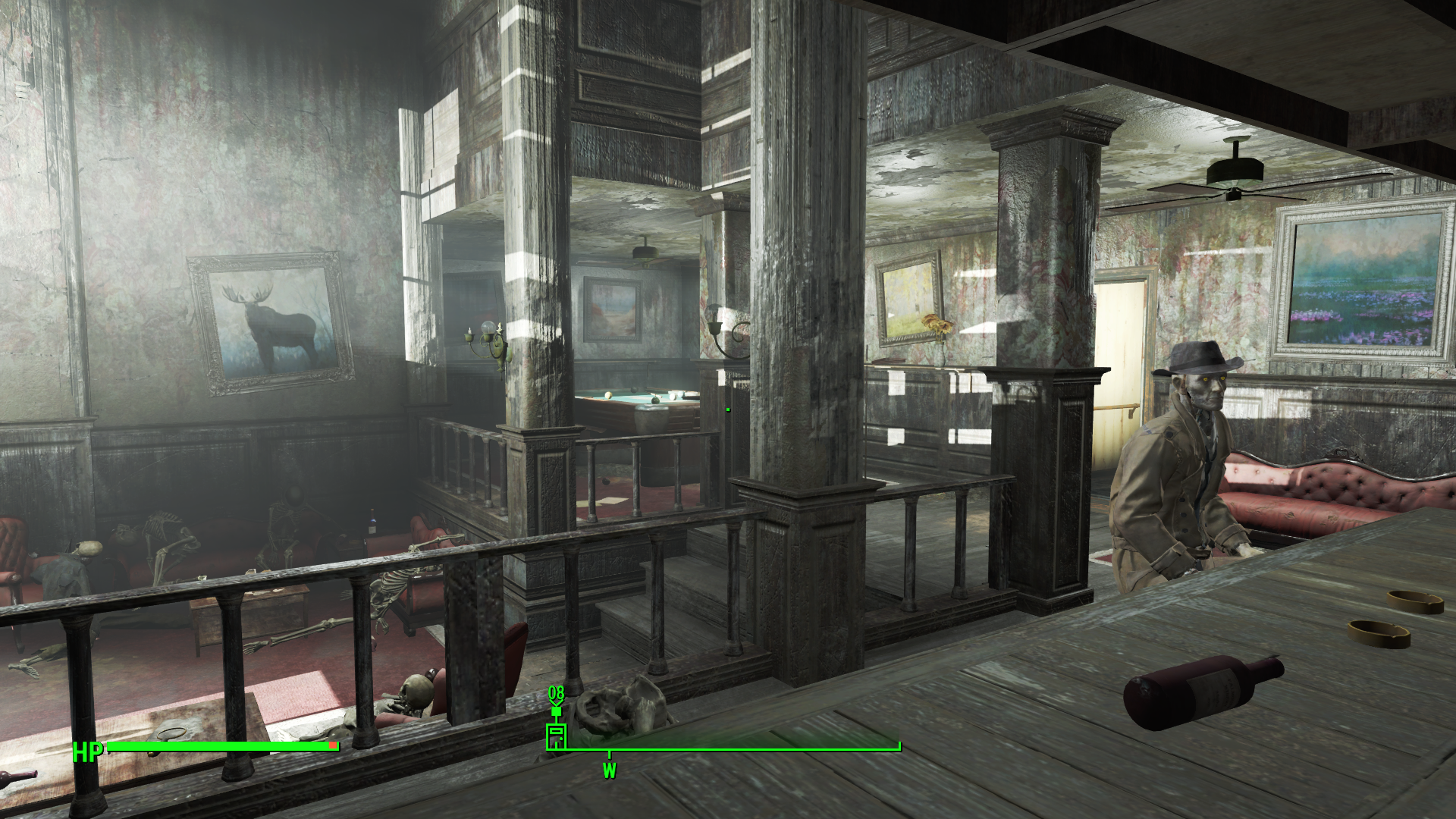Click the compass objective marker icon

tap(556, 736)
